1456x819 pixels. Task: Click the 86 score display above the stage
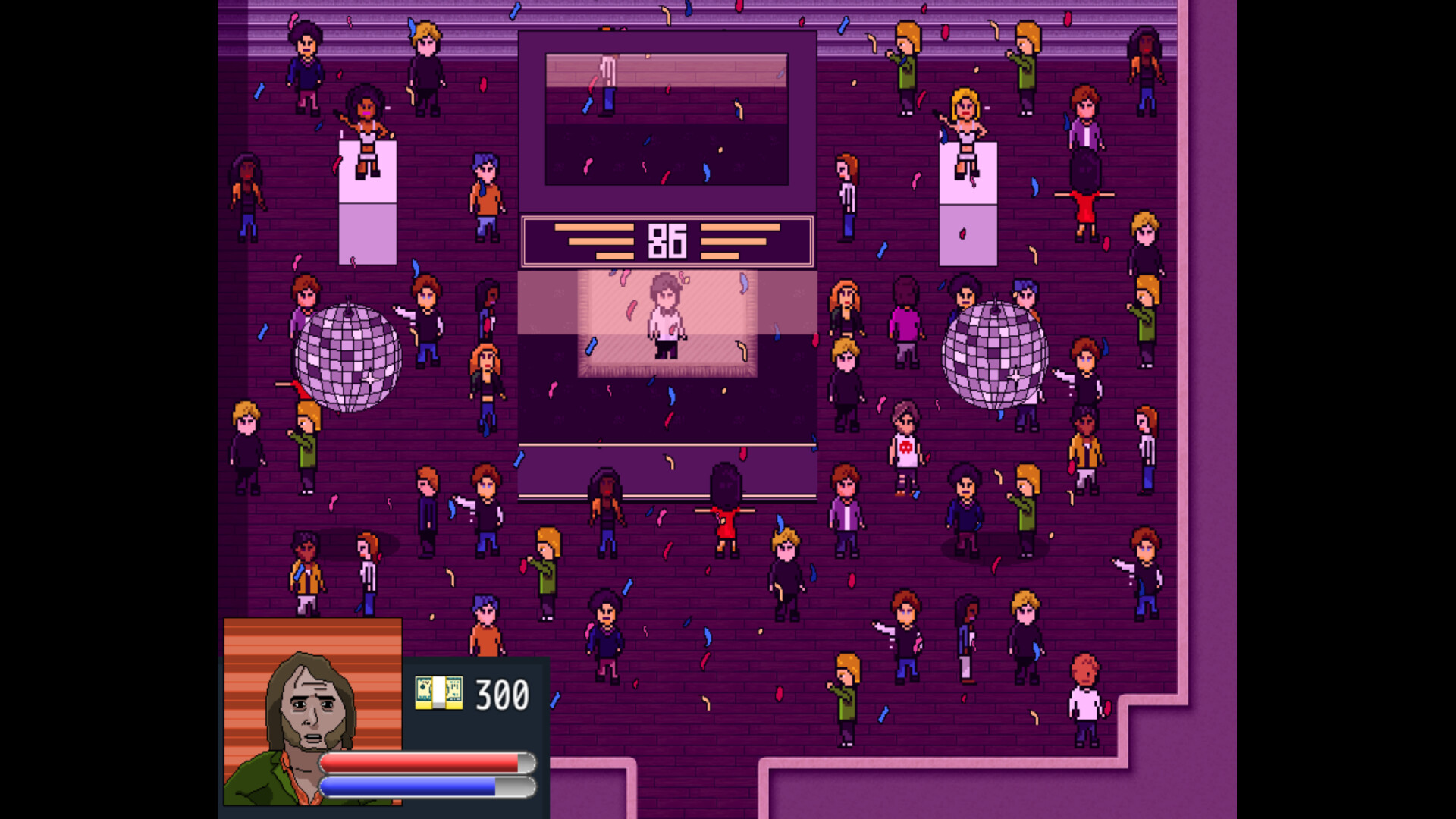coord(666,240)
